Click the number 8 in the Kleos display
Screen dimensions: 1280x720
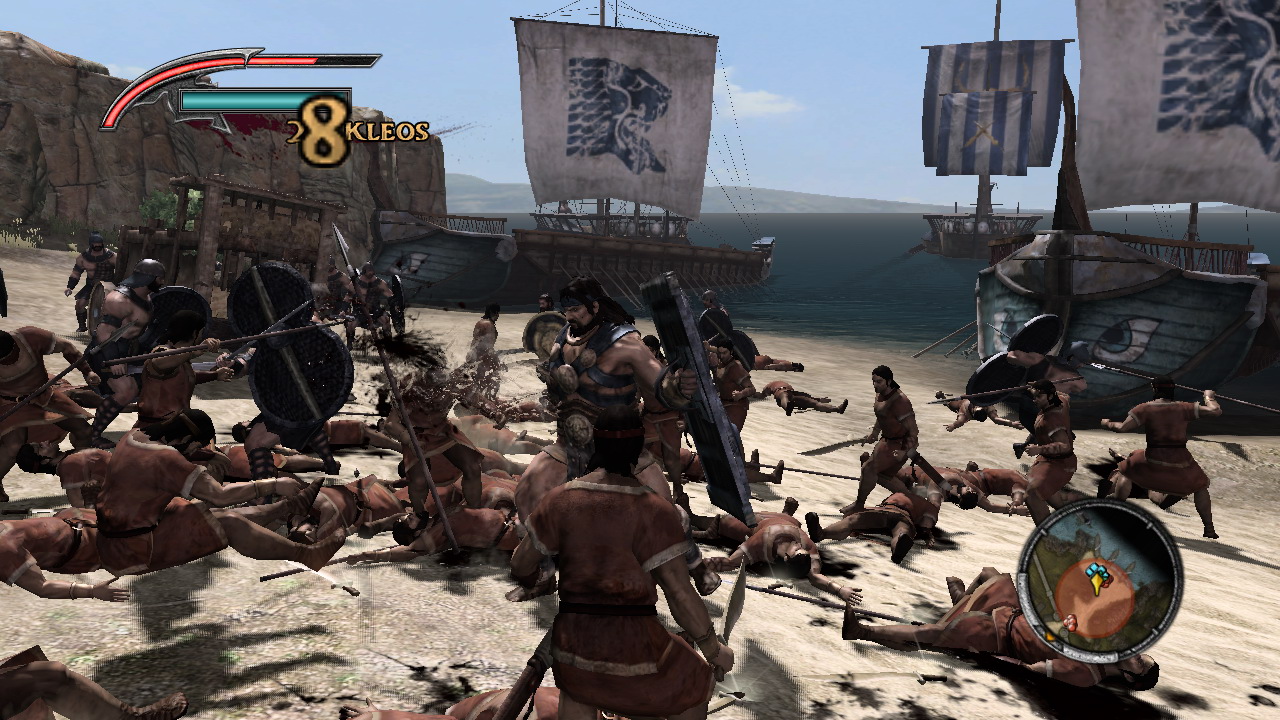coord(323,124)
